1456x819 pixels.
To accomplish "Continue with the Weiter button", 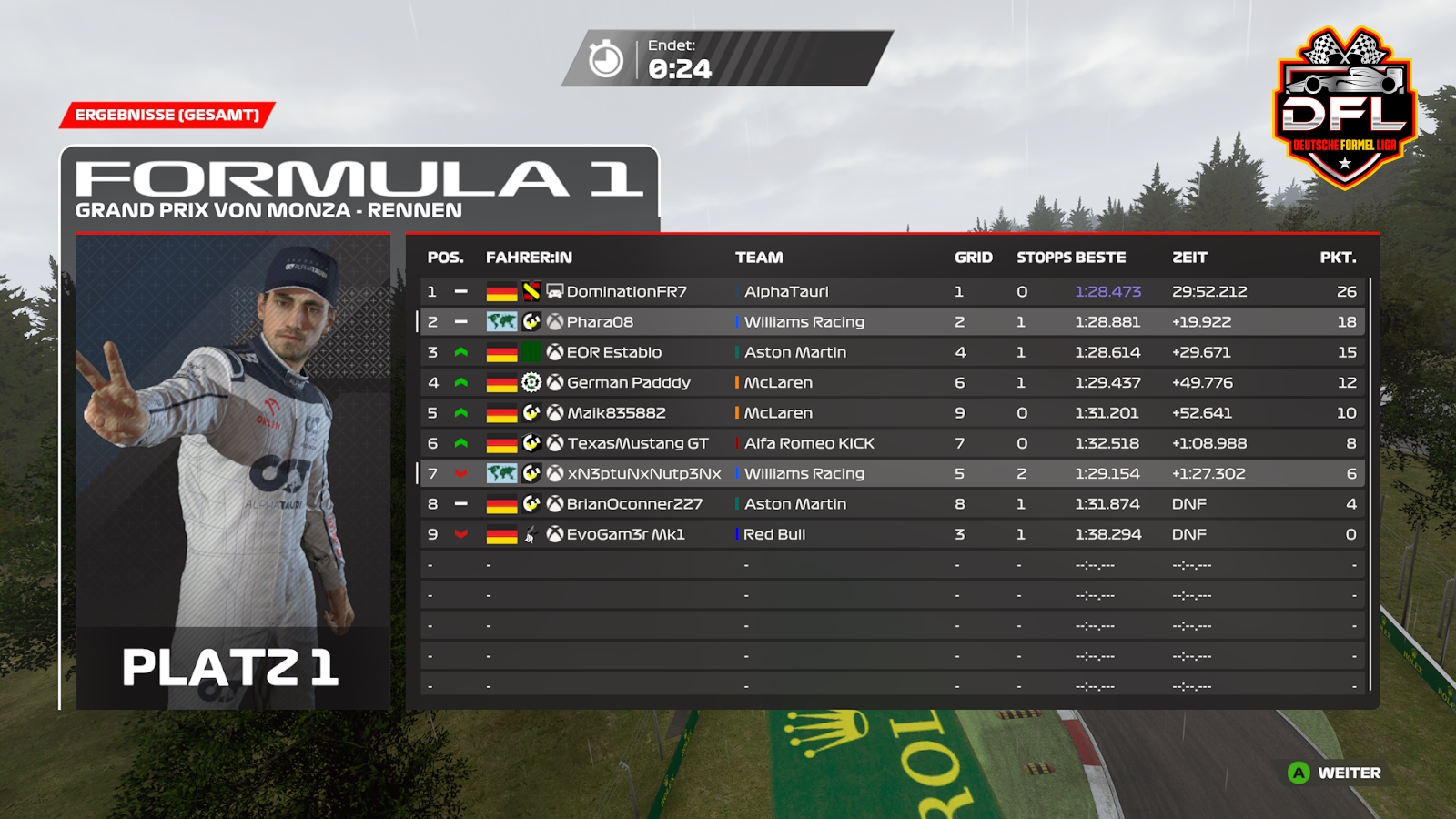I will pyautogui.click(x=1335, y=773).
